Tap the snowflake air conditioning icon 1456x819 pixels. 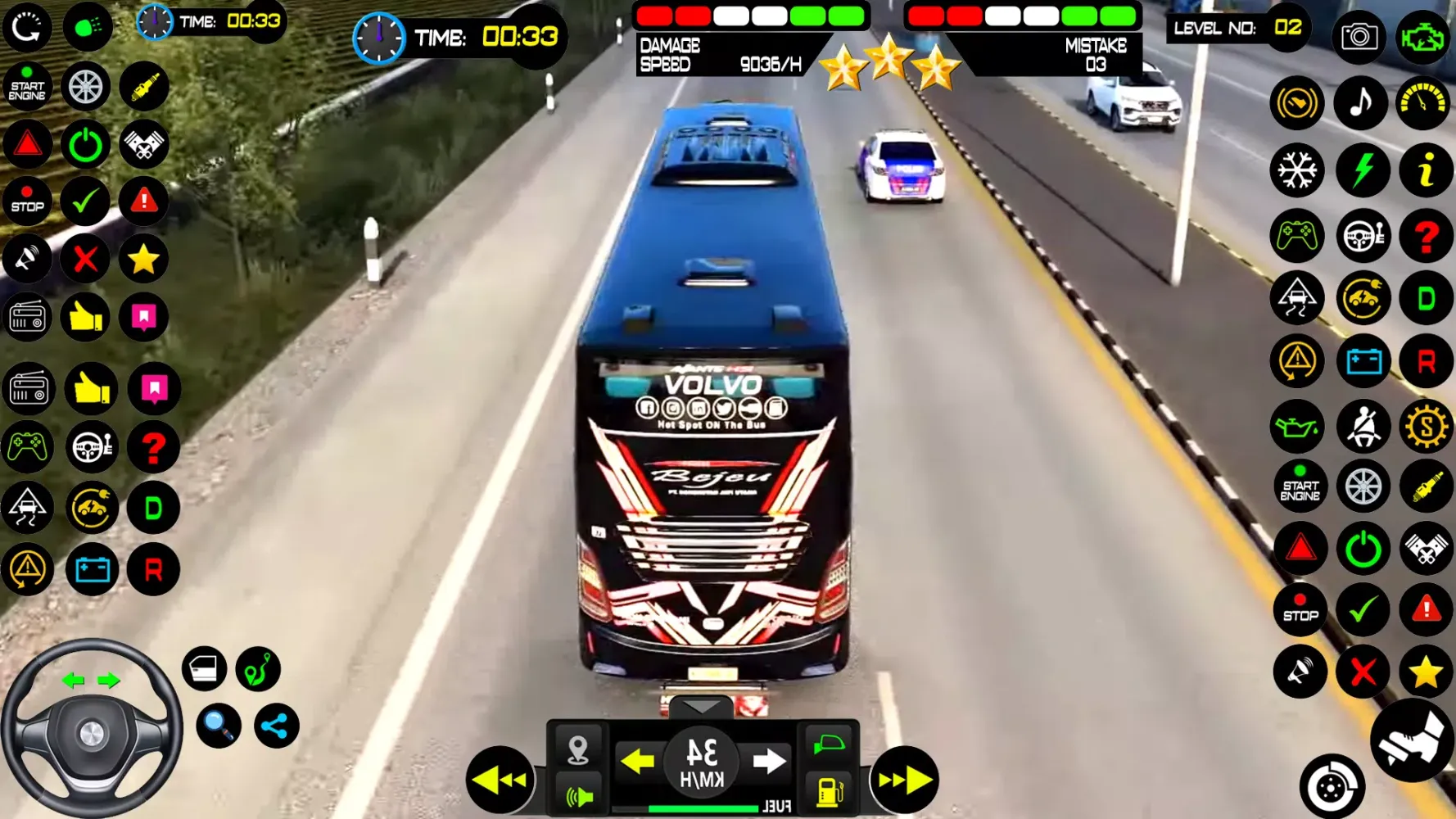pos(1298,170)
